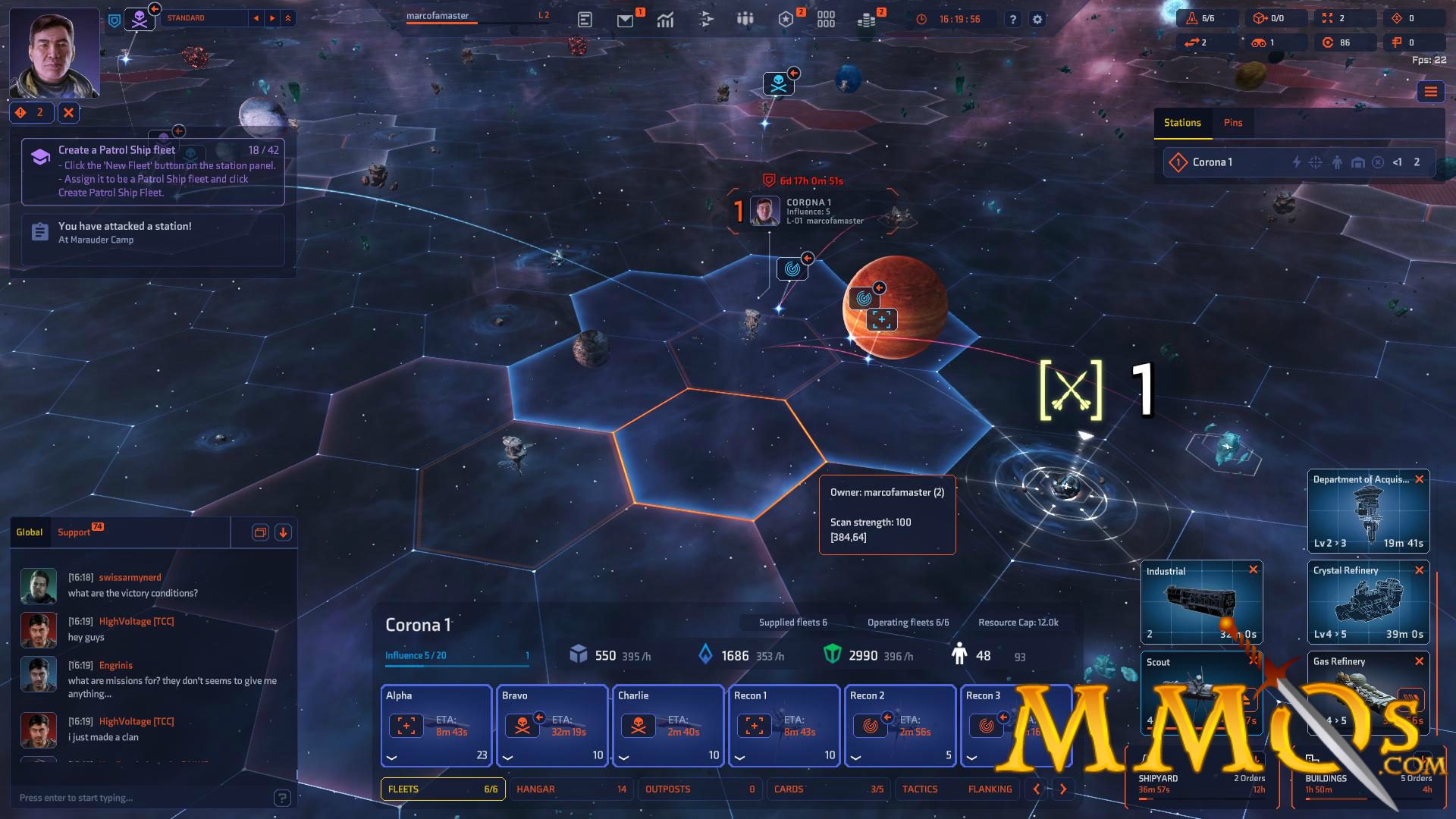This screenshot has height=819, width=1456.
Task: Switch to the Pins tab
Action: coord(1233,122)
